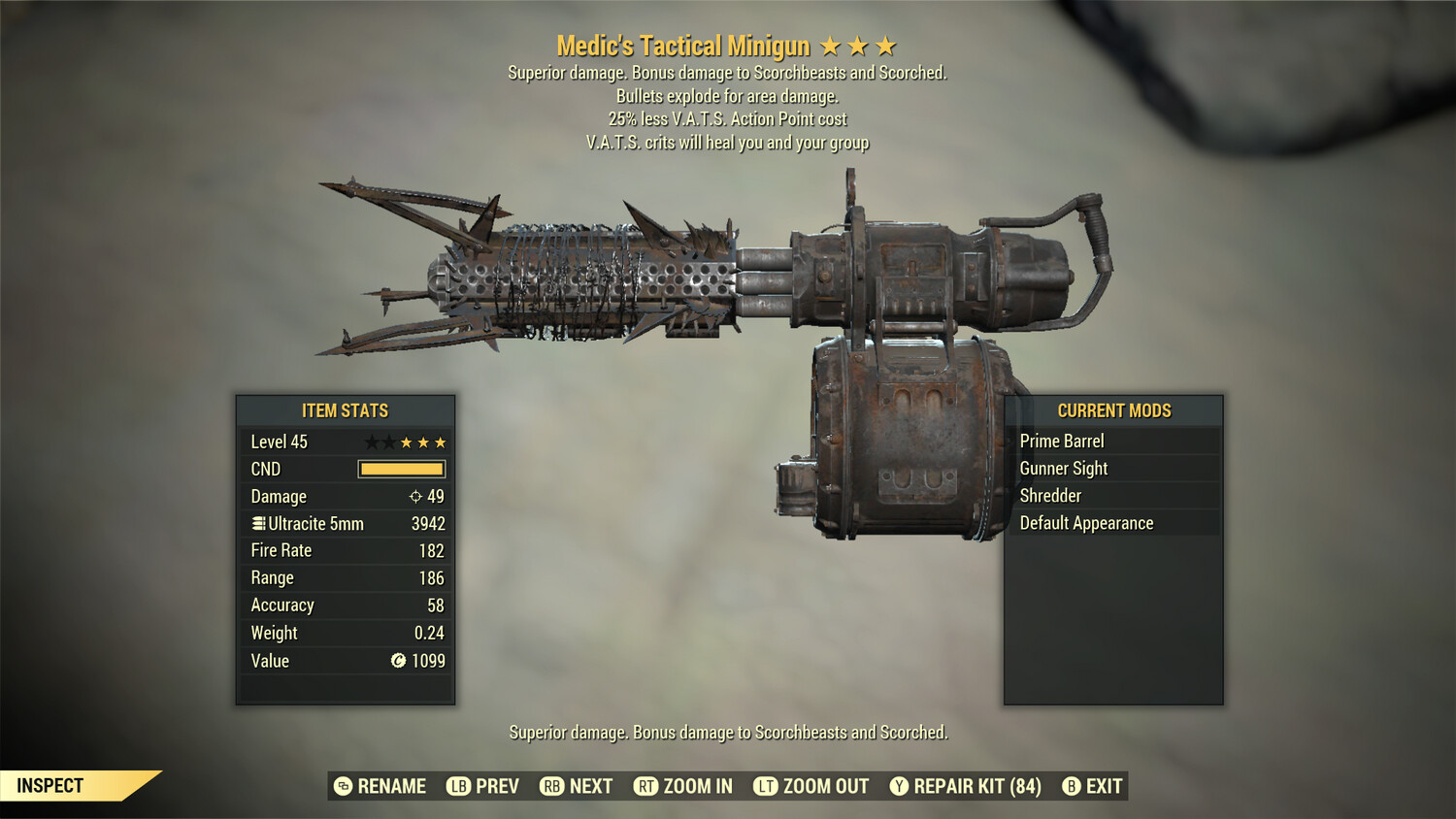Click the CND condition bar
The width and height of the screenshot is (1456, 819).
click(401, 469)
